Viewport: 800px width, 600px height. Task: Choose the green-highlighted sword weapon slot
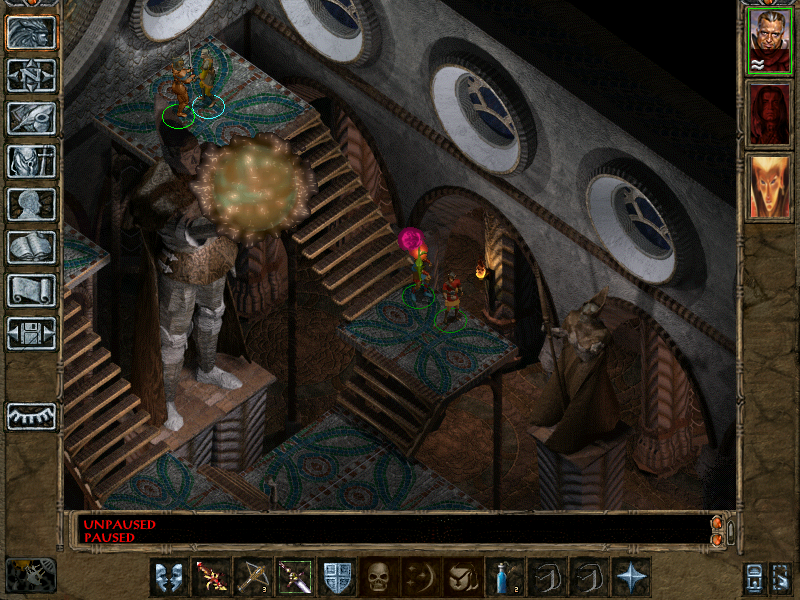pyautogui.click(x=295, y=577)
